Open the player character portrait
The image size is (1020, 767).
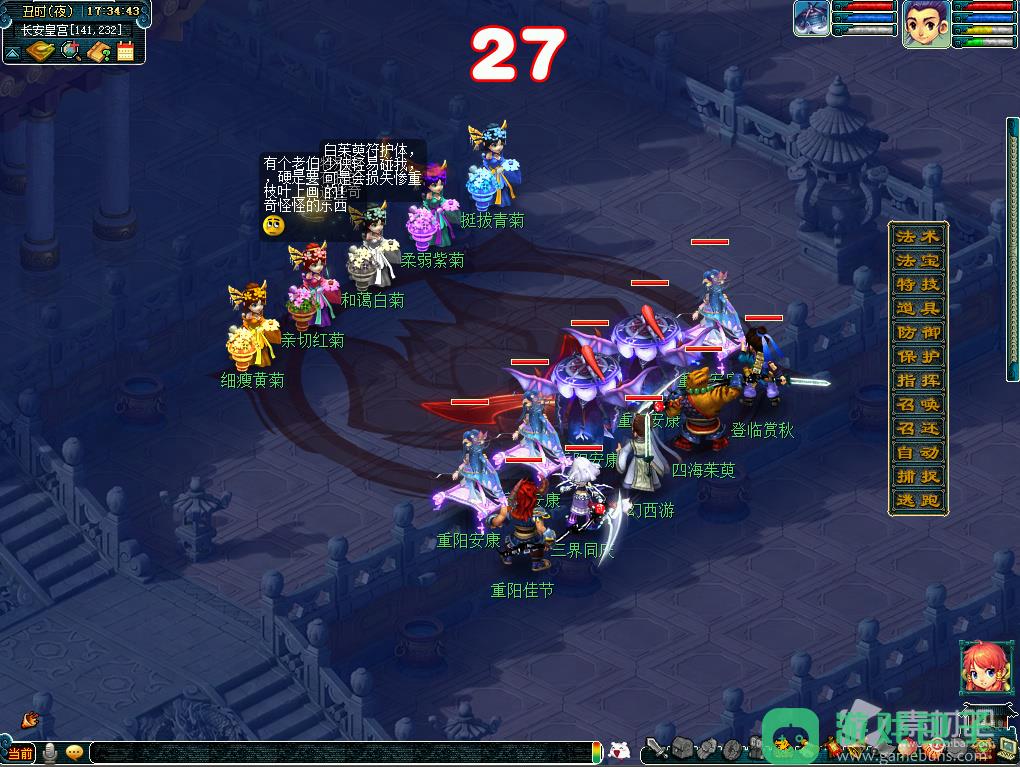(926, 24)
